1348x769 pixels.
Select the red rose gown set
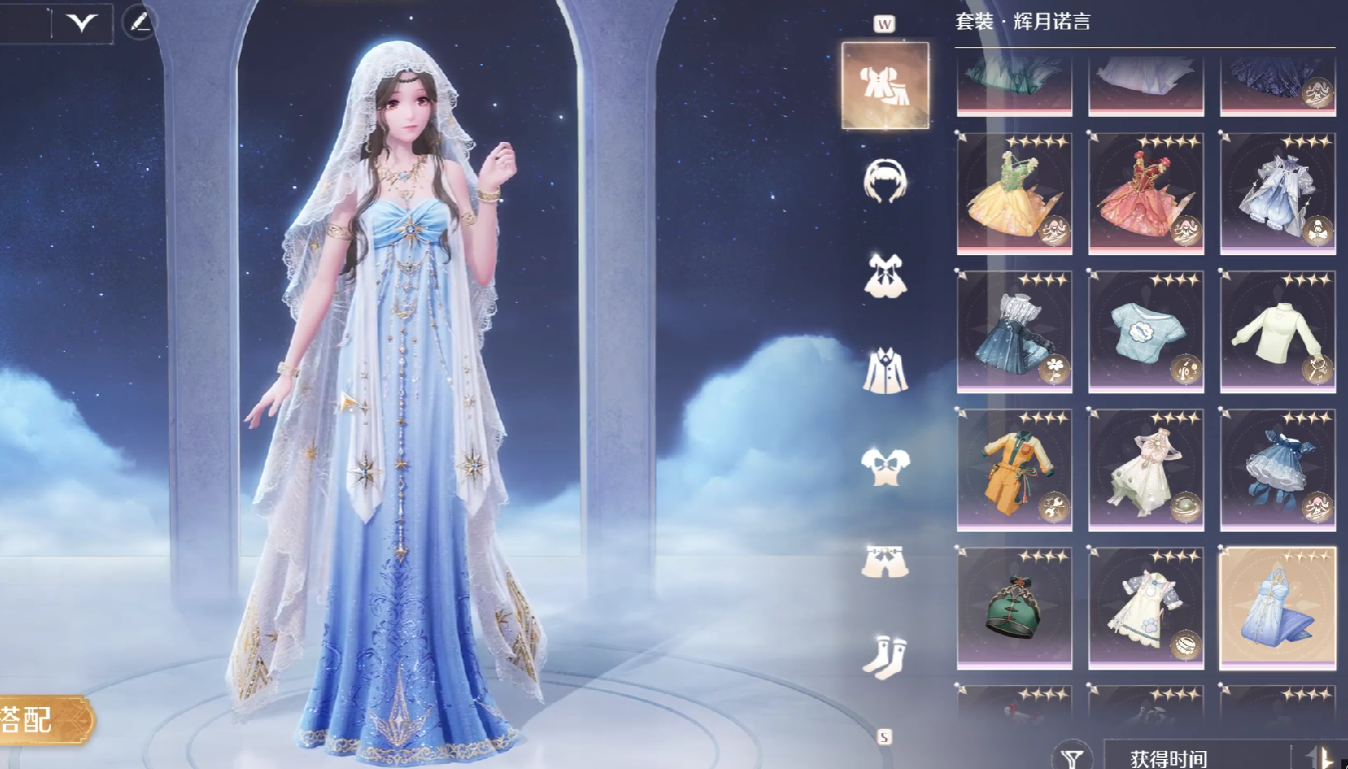(1146, 194)
